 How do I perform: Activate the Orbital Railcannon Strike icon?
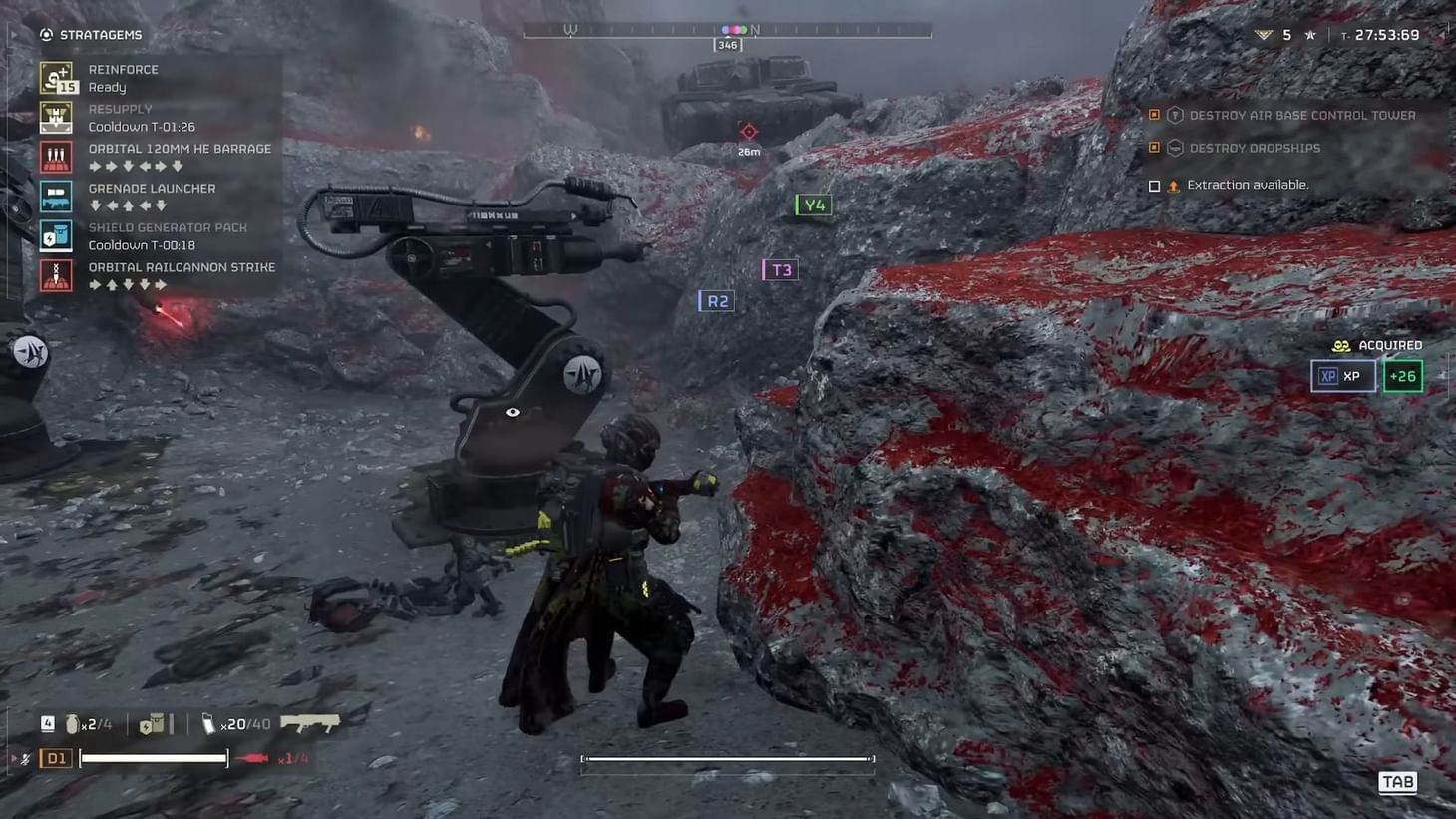click(56, 275)
